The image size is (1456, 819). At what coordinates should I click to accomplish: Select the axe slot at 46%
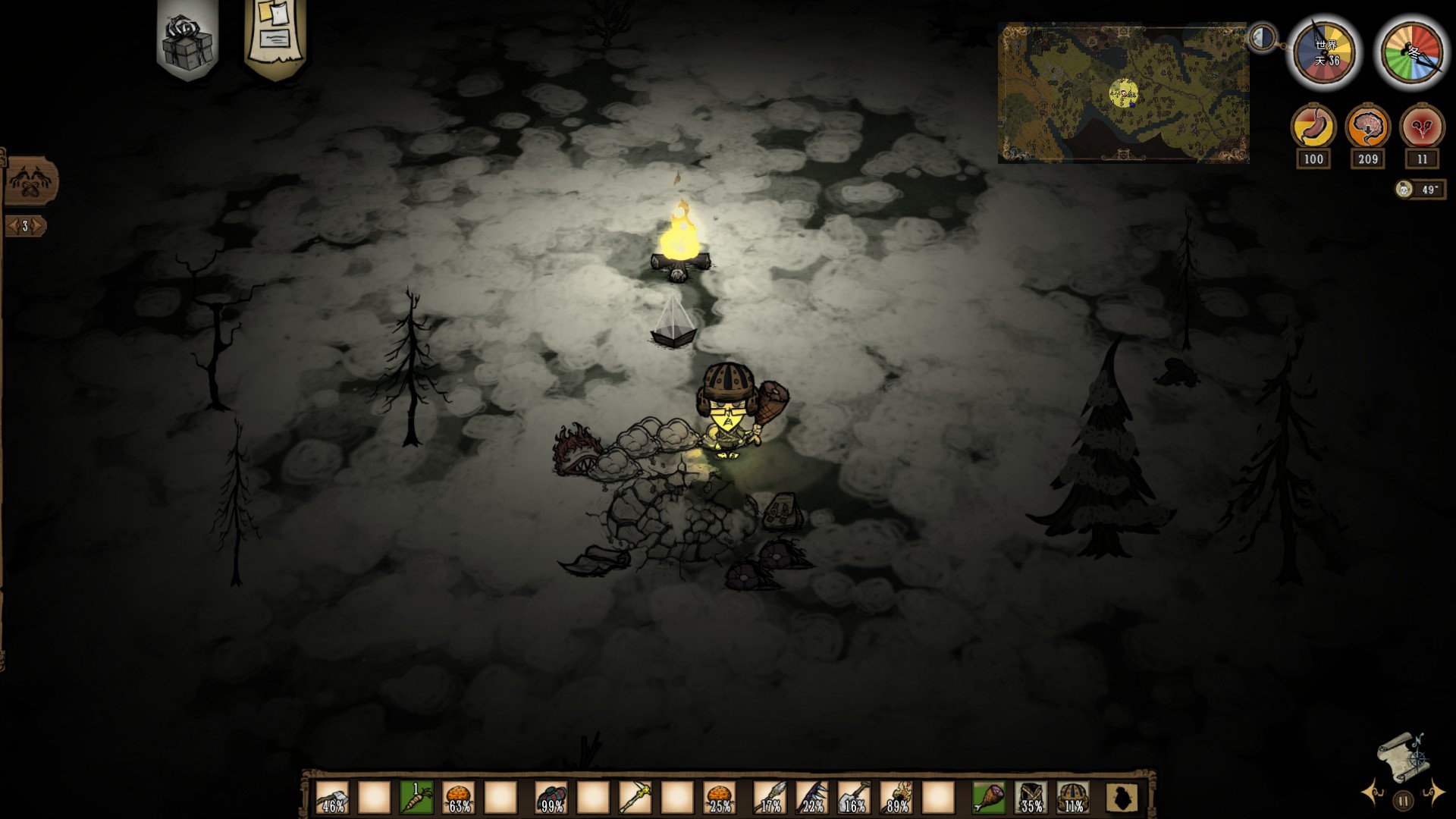click(x=332, y=798)
